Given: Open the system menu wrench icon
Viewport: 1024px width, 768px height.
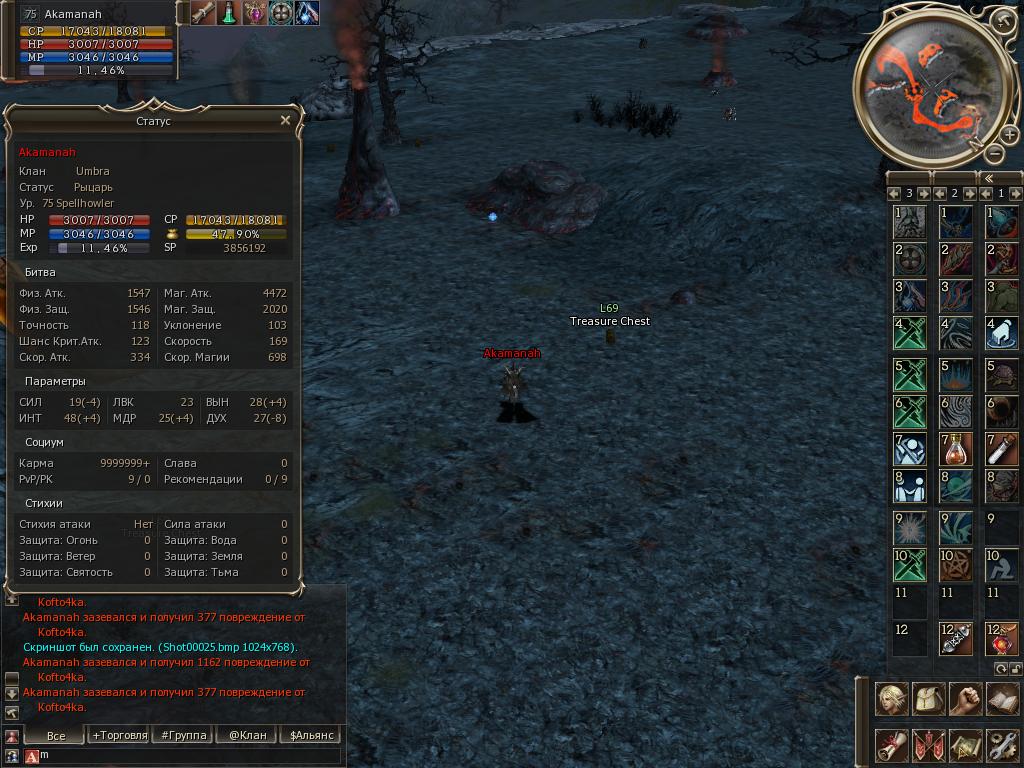Looking at the screenshot, I should (x=1002, y=745).
